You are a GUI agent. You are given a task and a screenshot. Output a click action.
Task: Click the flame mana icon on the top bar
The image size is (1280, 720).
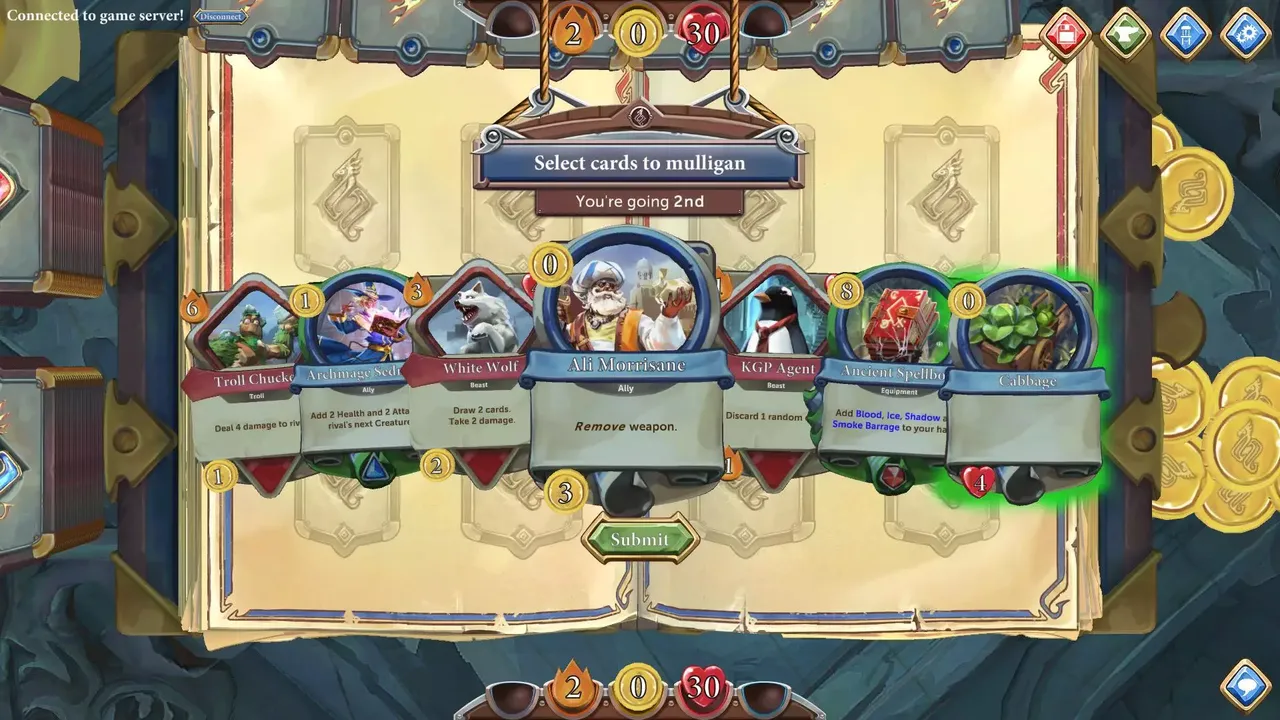click(x=573, y=32)
